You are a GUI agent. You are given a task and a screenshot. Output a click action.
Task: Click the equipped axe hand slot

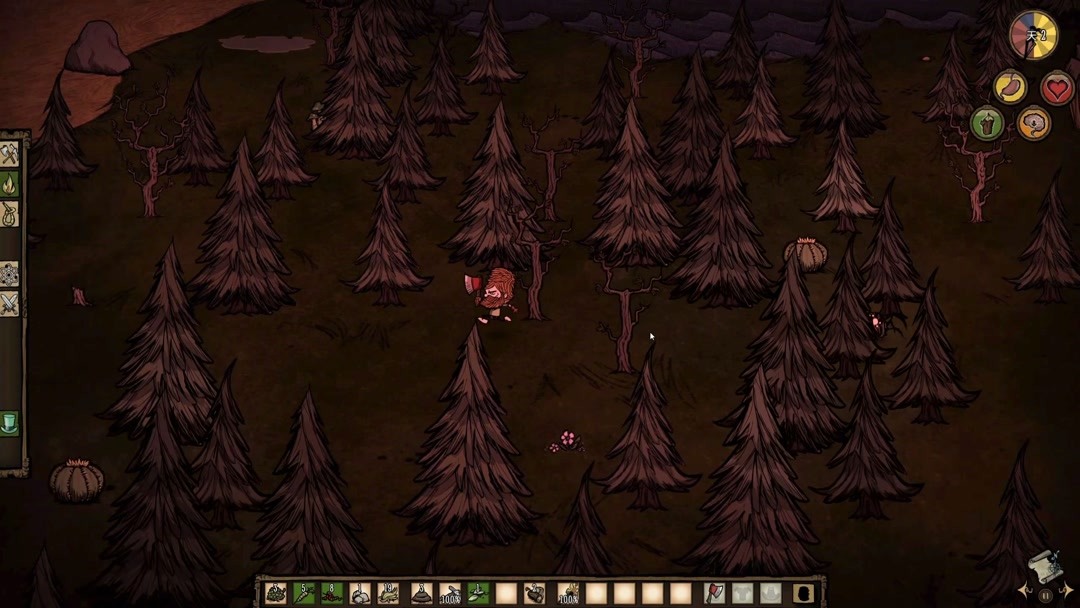(714, 593)
